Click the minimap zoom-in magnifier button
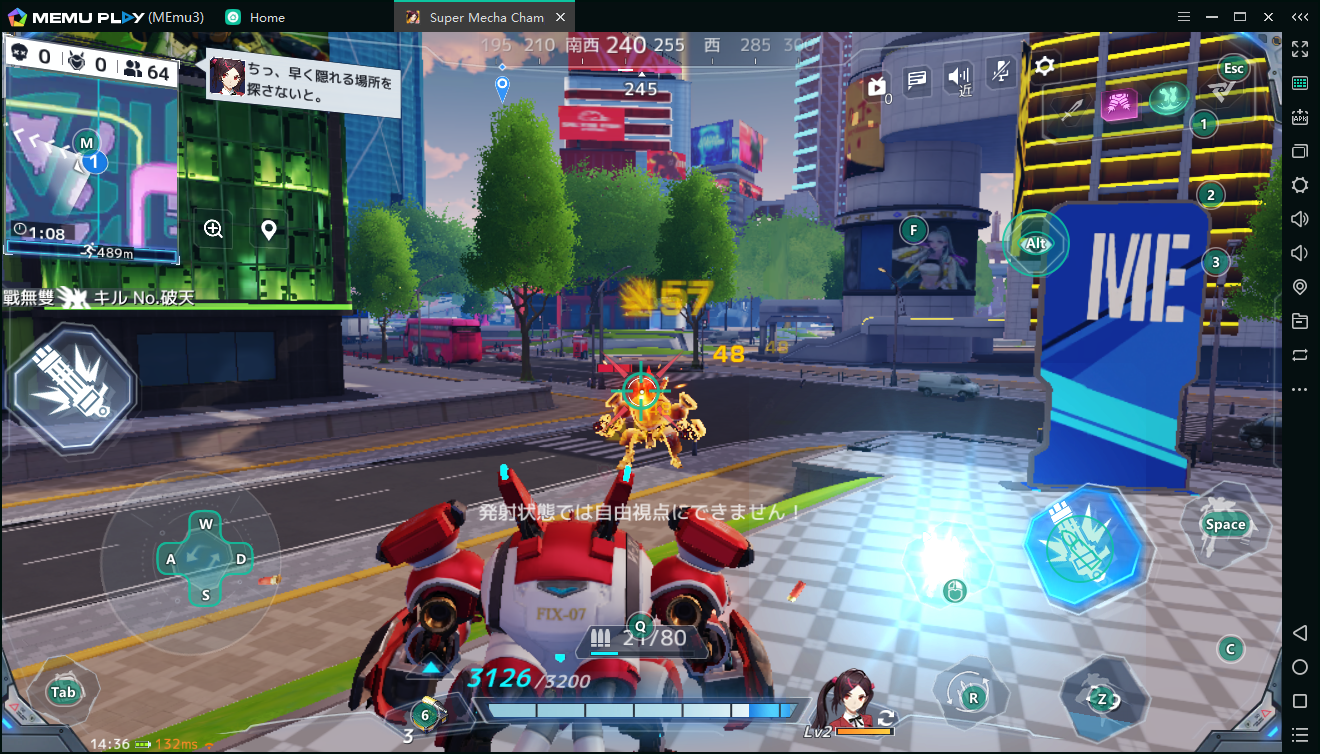 213,229
